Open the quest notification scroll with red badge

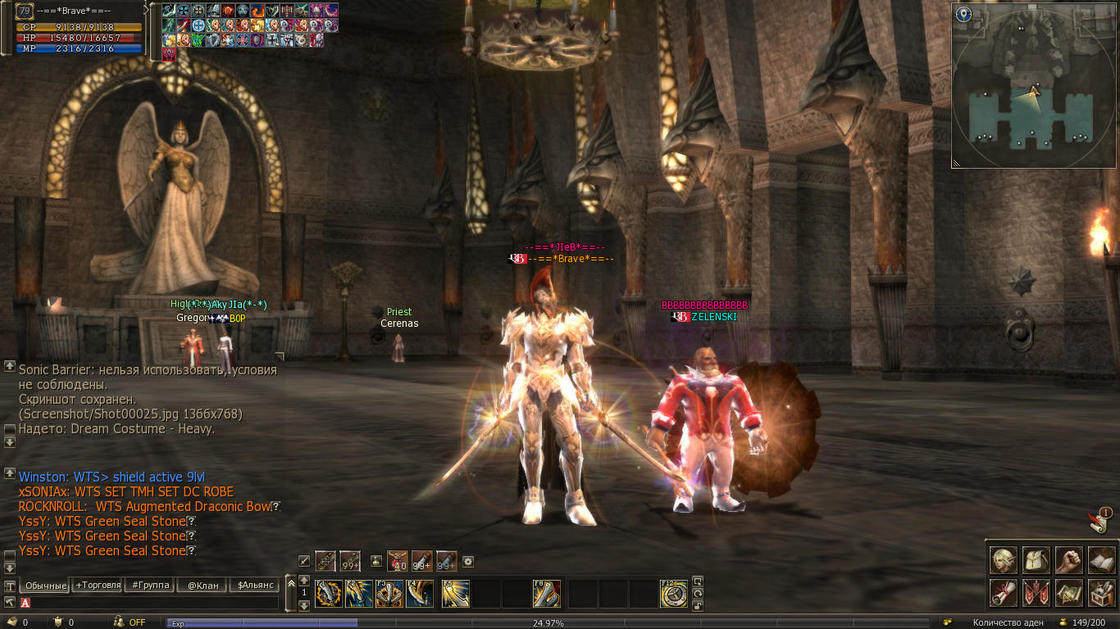1097,521
